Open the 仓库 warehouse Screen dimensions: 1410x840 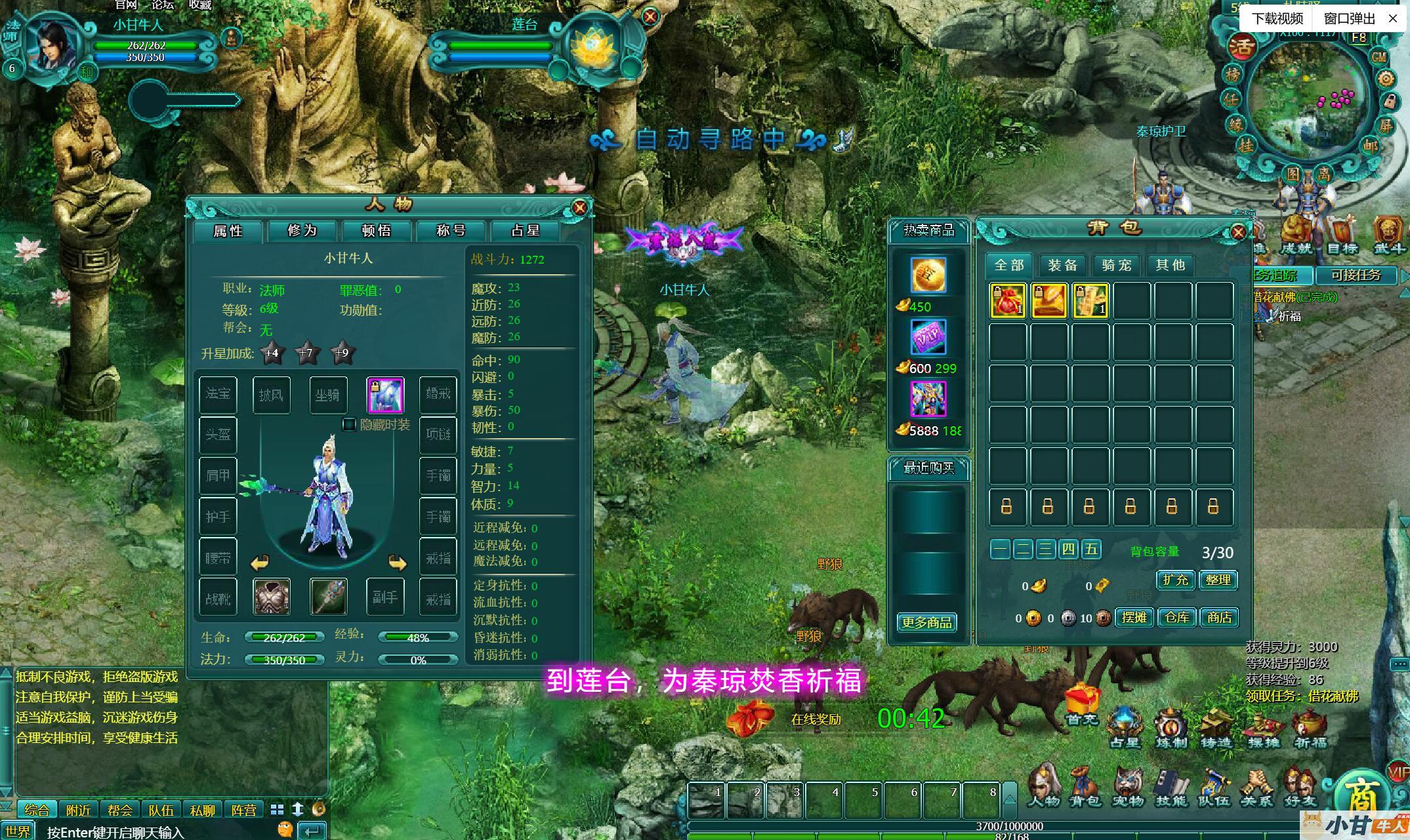pos(1176,618)
